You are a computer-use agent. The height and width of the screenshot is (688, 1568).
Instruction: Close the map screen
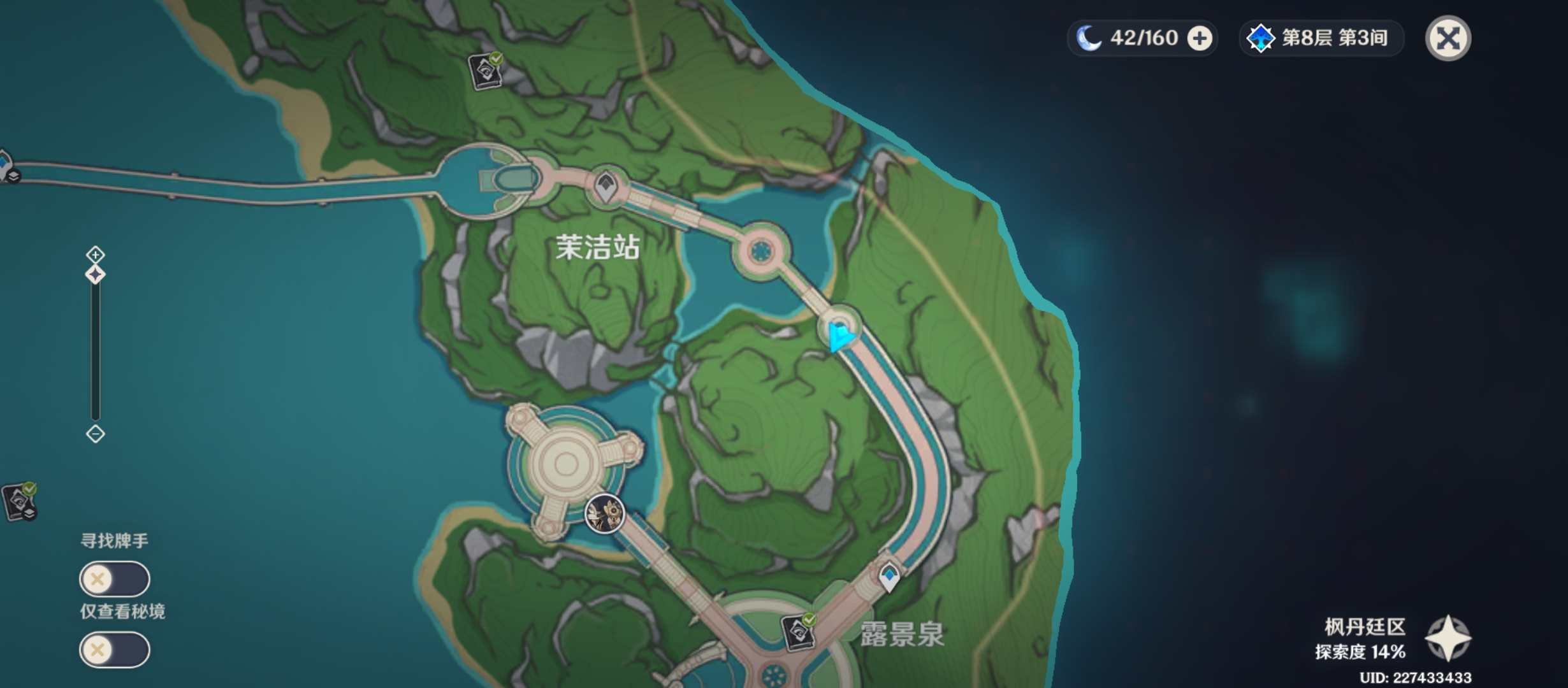[1448, 38]
